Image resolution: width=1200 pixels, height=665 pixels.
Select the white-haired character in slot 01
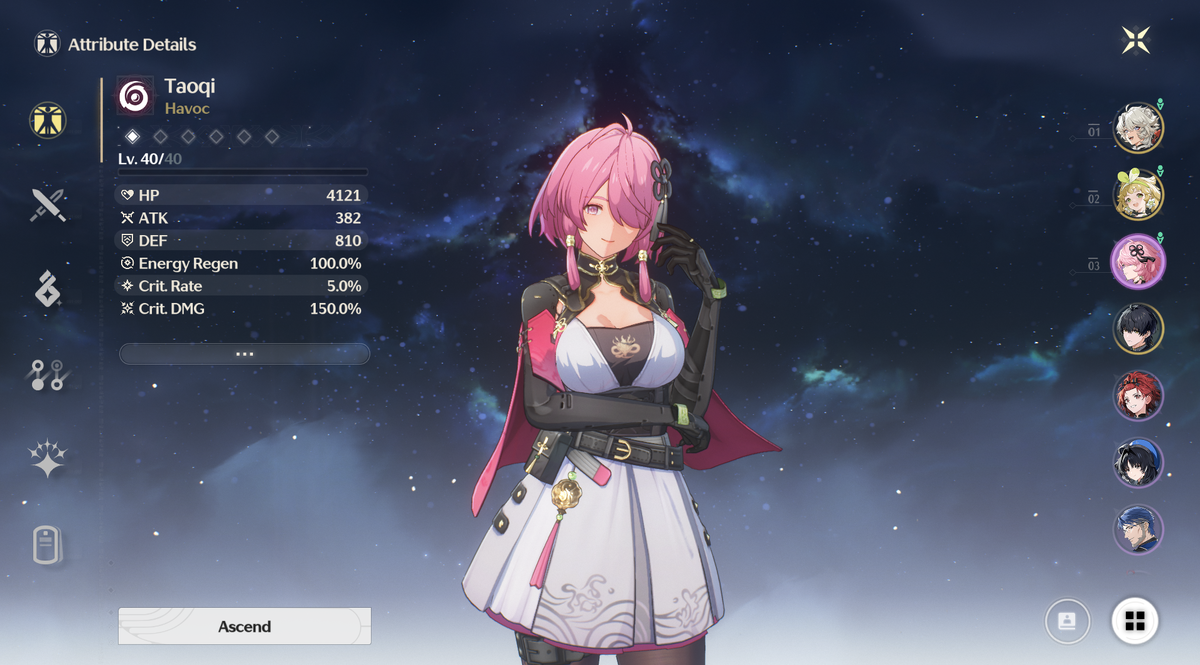(x=1138, y=127)
